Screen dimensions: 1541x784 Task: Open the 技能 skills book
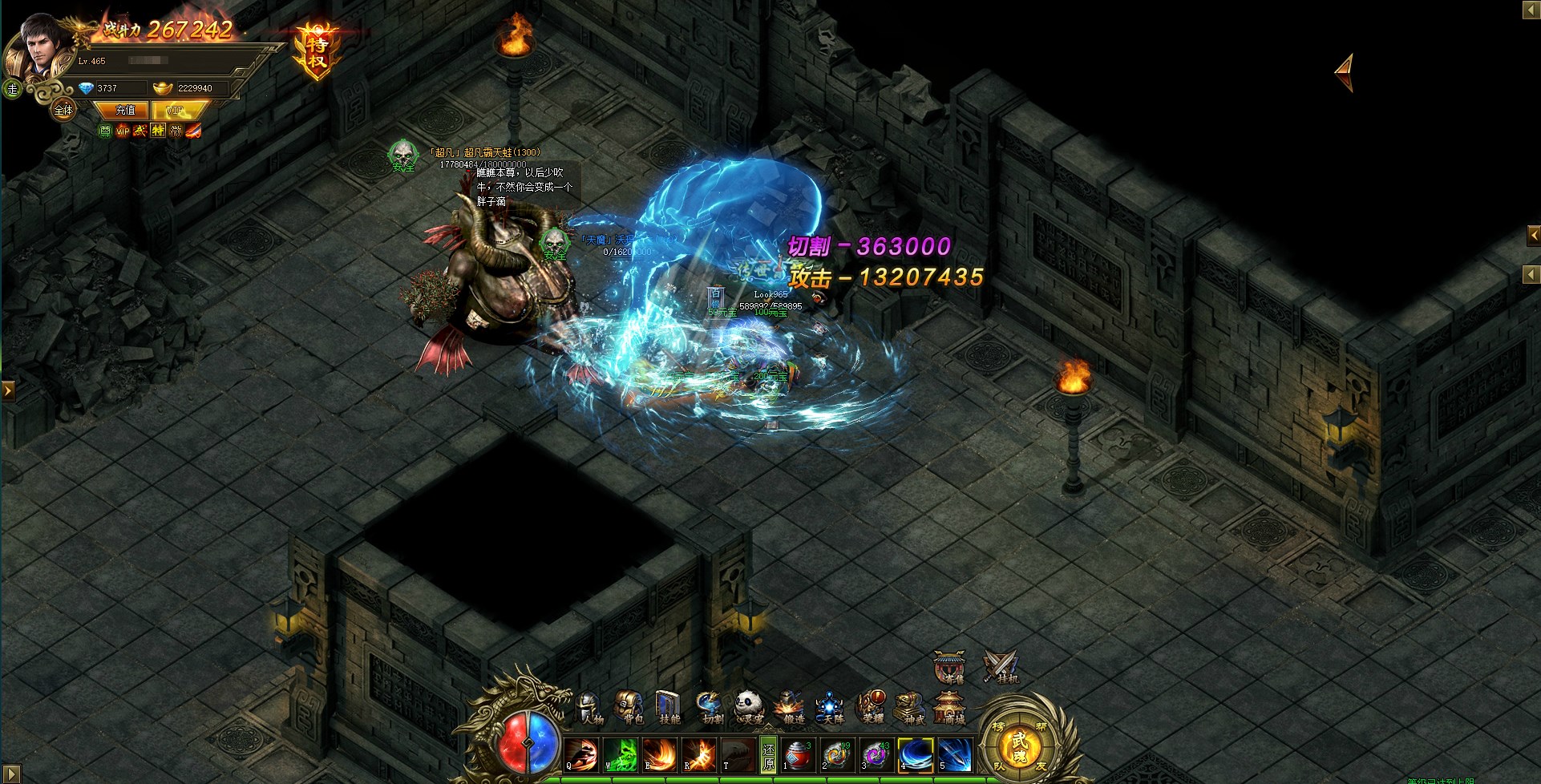(x=669, y=707)
